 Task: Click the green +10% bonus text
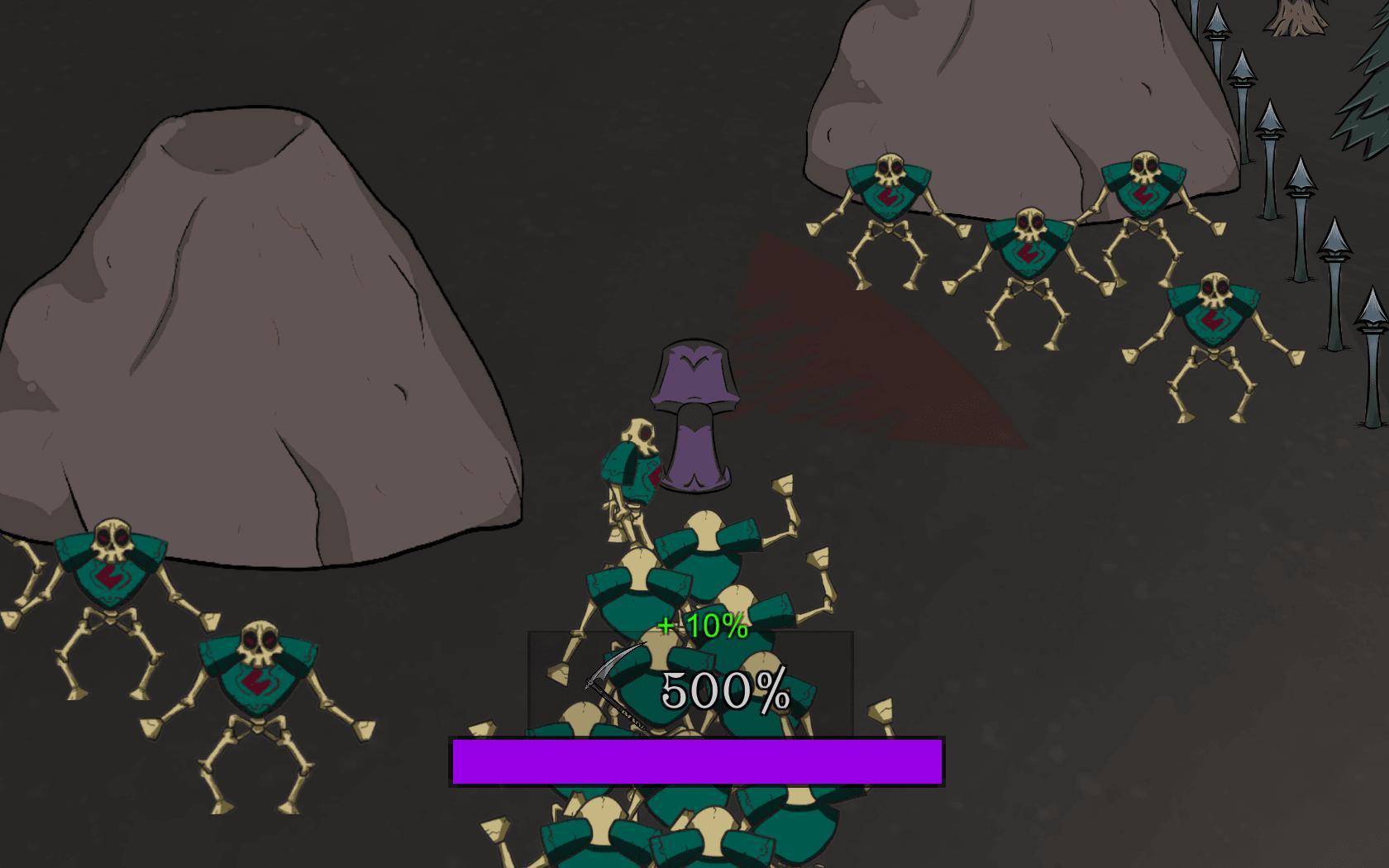point(701,628)
